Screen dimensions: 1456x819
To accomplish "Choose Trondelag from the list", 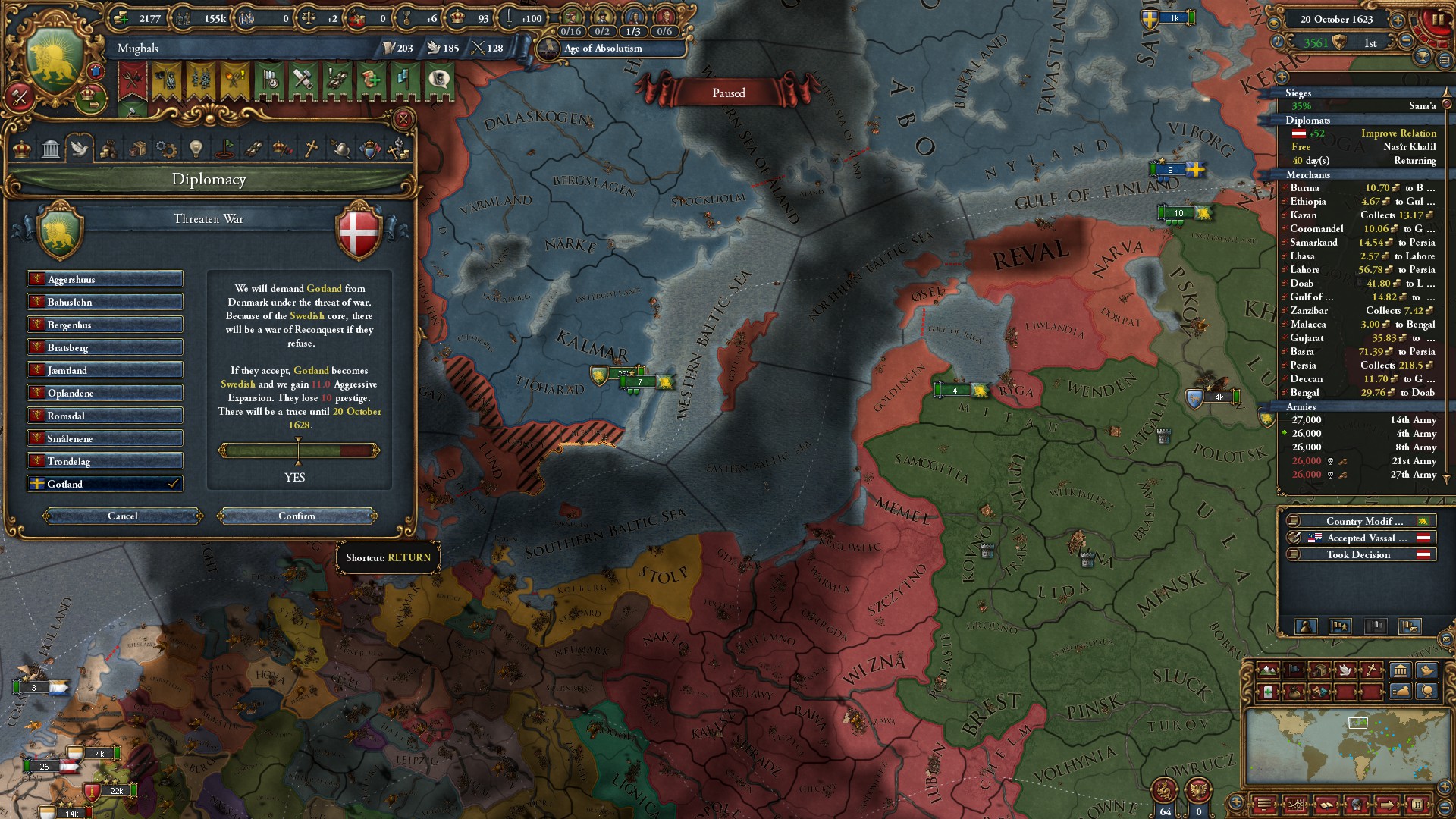I will [105, 461].
